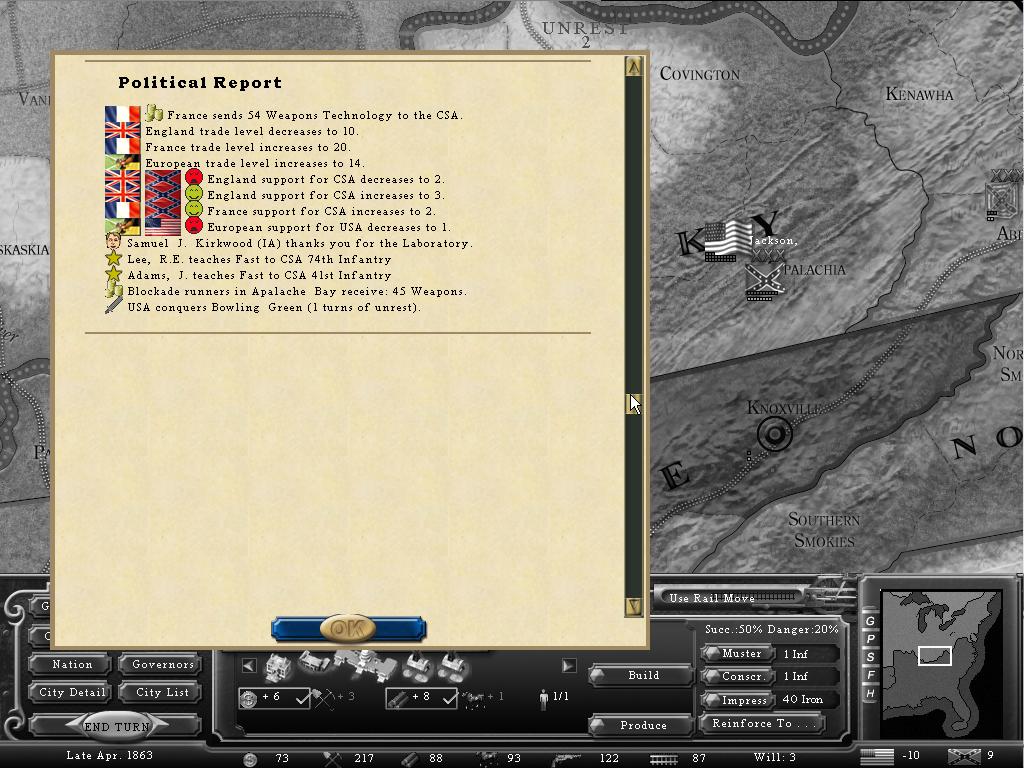Click the Build button
The image size is (1024, 768).
coord(643,675)
